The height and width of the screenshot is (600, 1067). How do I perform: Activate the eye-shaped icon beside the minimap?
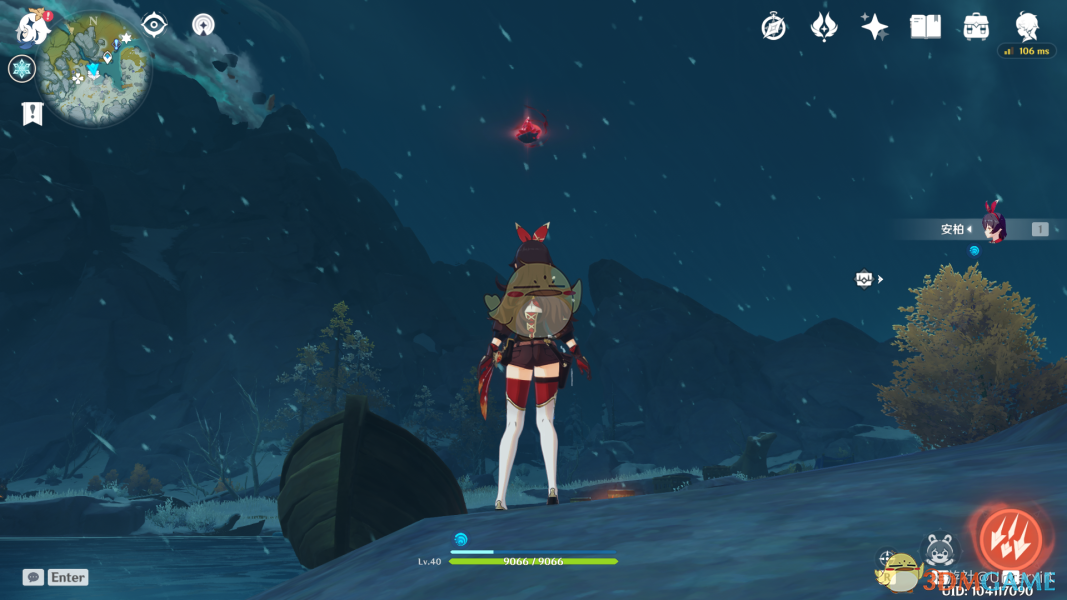[154, 25]
